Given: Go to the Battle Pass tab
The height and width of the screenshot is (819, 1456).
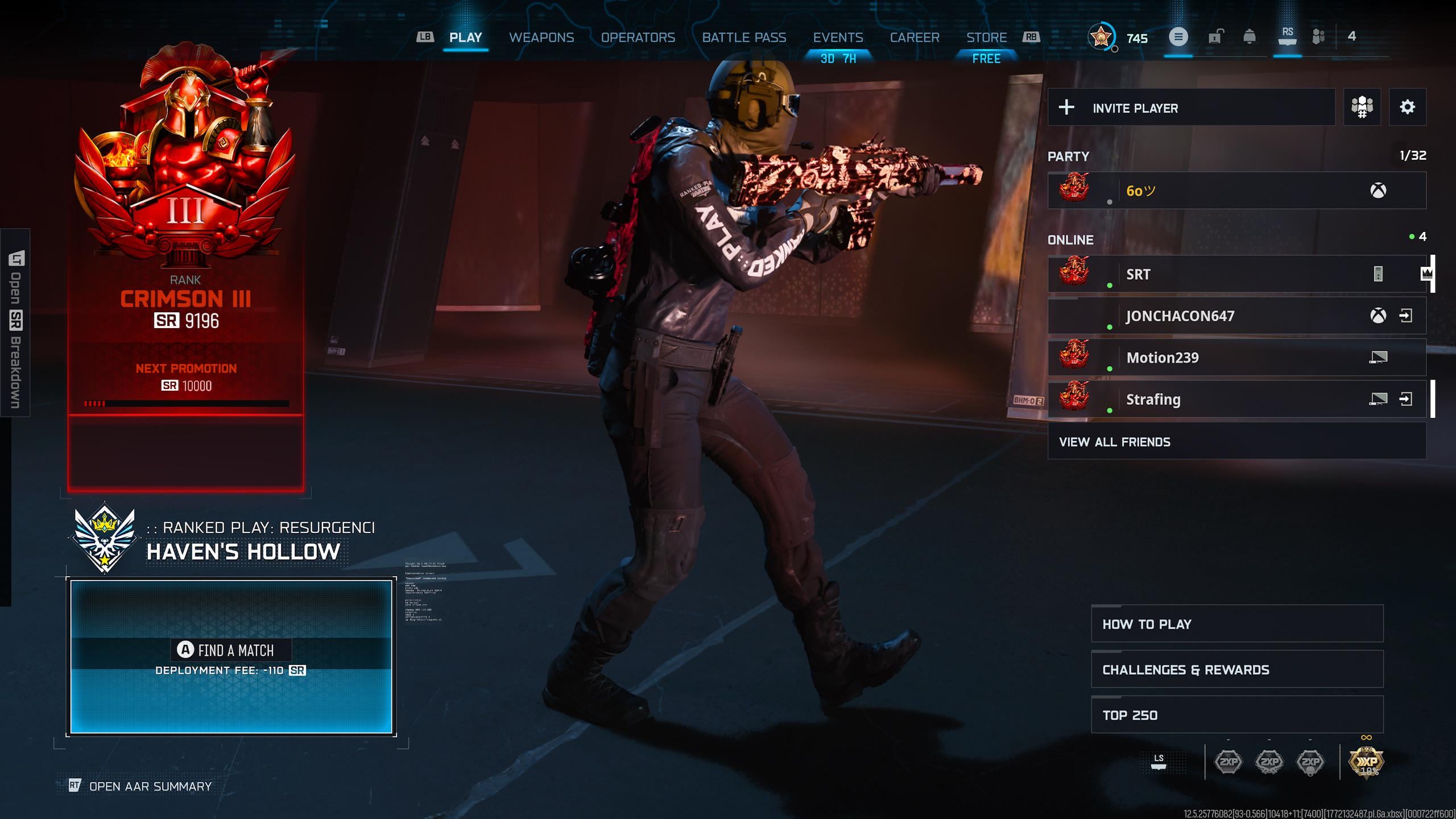Looking at the screenshot, I should 744,38.
